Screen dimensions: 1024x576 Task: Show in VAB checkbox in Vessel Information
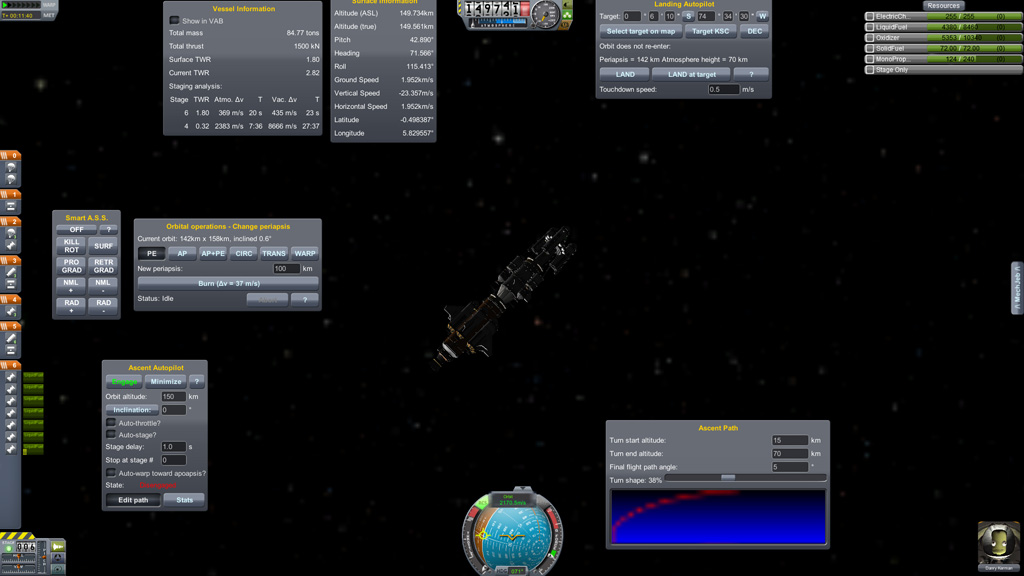coord(174,20)
